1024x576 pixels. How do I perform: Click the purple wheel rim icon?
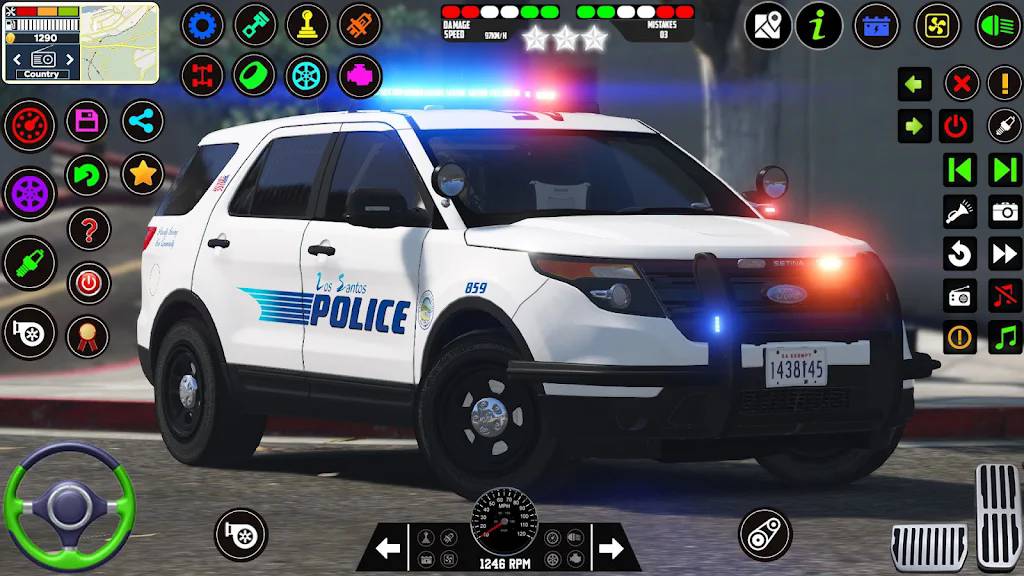[x=30, y=191]
